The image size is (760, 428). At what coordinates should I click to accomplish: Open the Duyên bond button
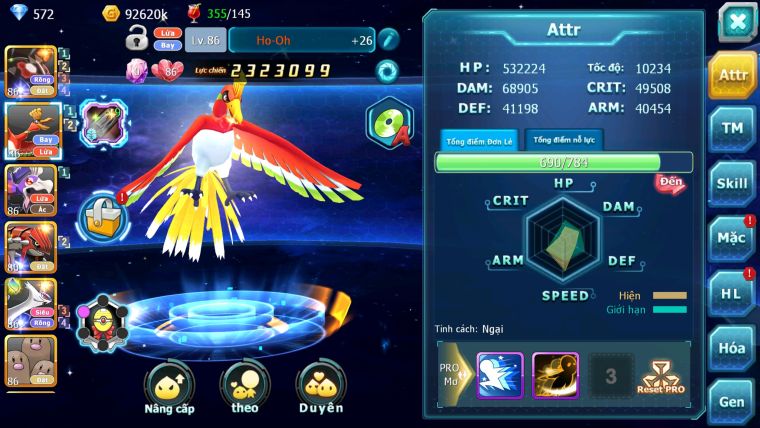point(320,388)
